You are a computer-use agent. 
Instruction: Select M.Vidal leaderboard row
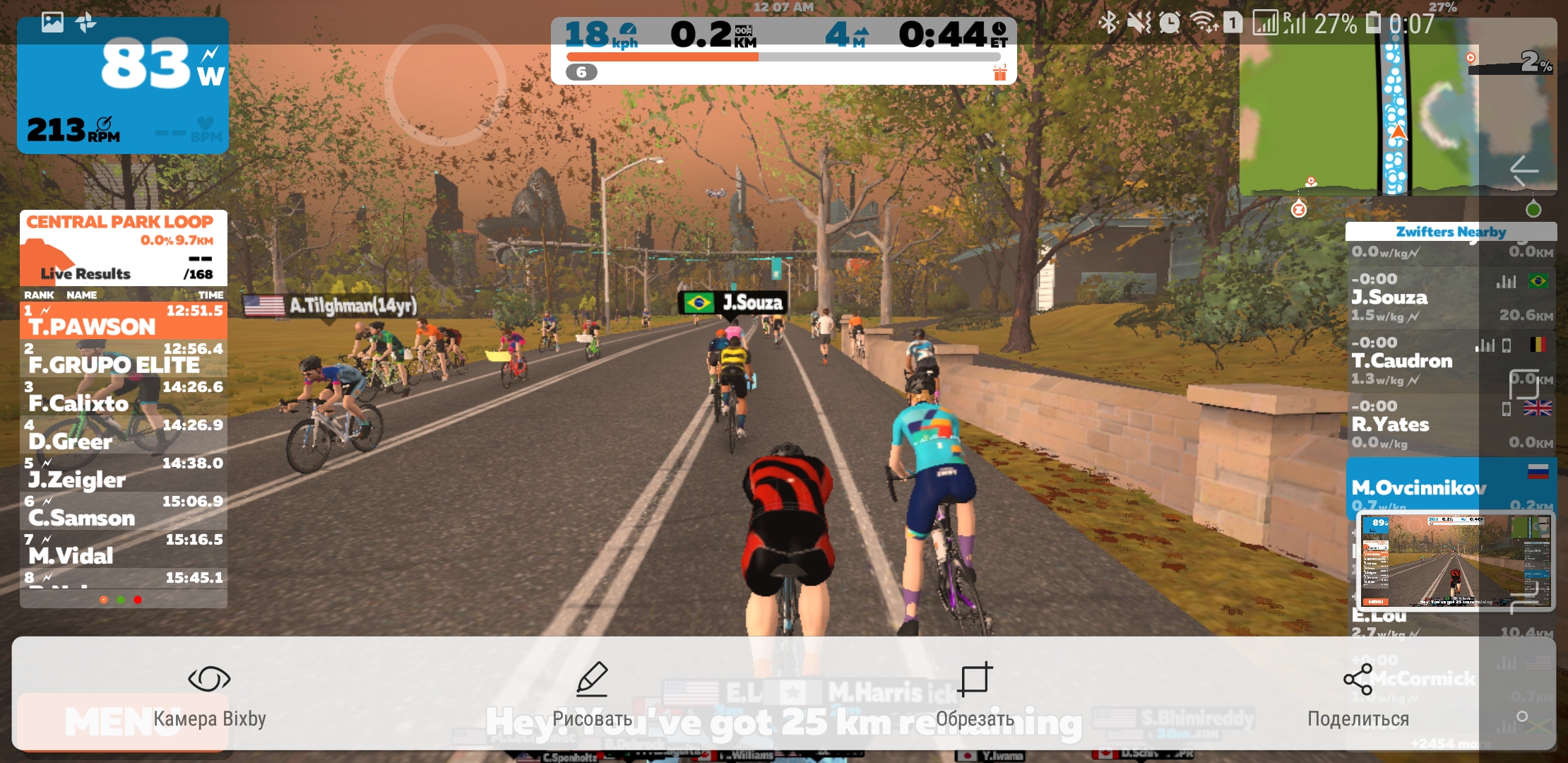click(124, 549)
